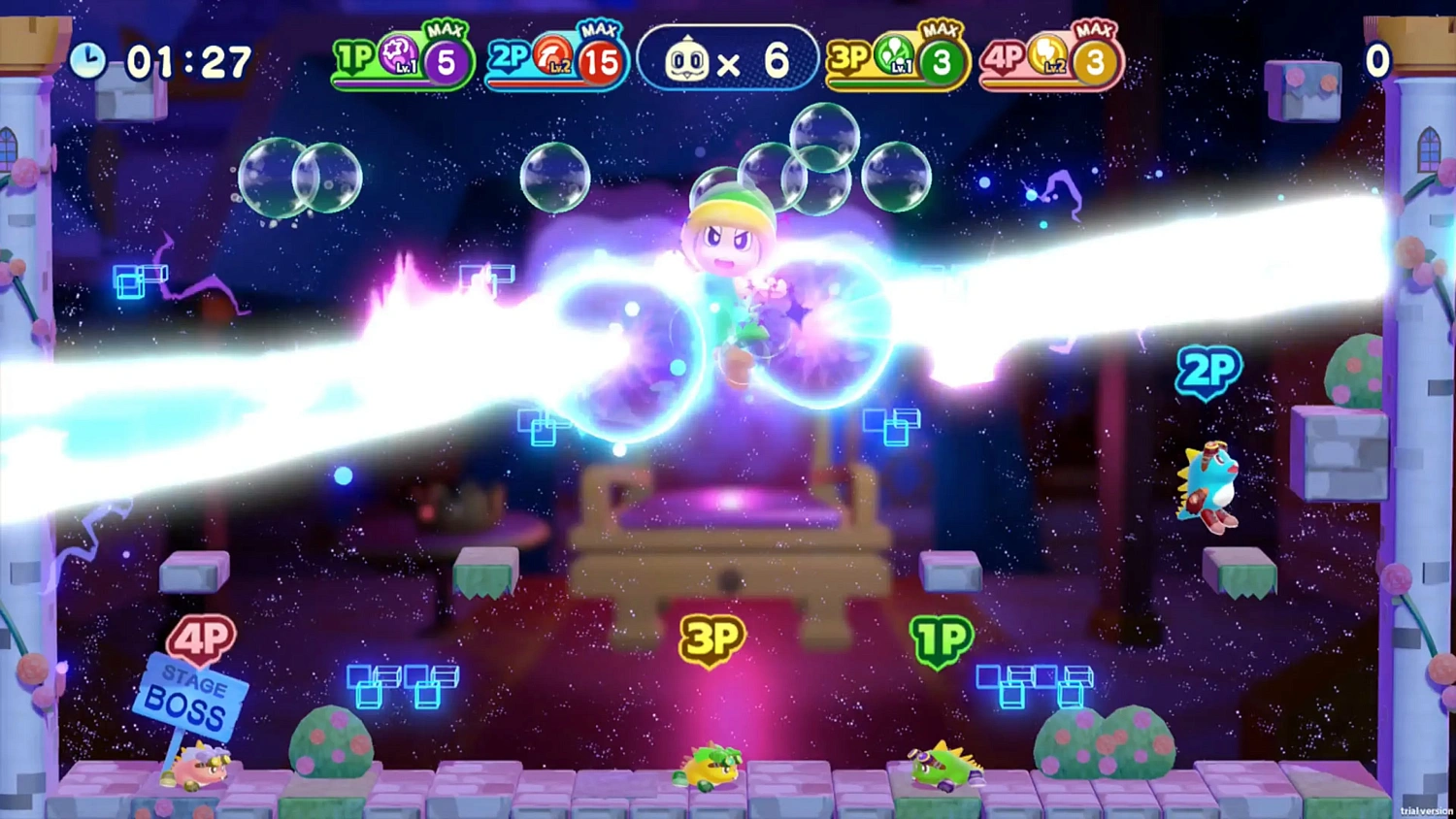Click the clock icon beside the timer
This screenshot has width=1456, height=819.
[89, 58]
